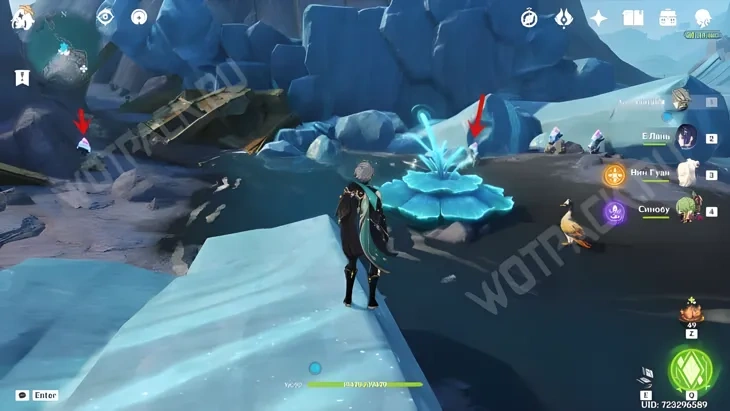
Task: Open the character screen portrait icon
Action: [703, 17]
